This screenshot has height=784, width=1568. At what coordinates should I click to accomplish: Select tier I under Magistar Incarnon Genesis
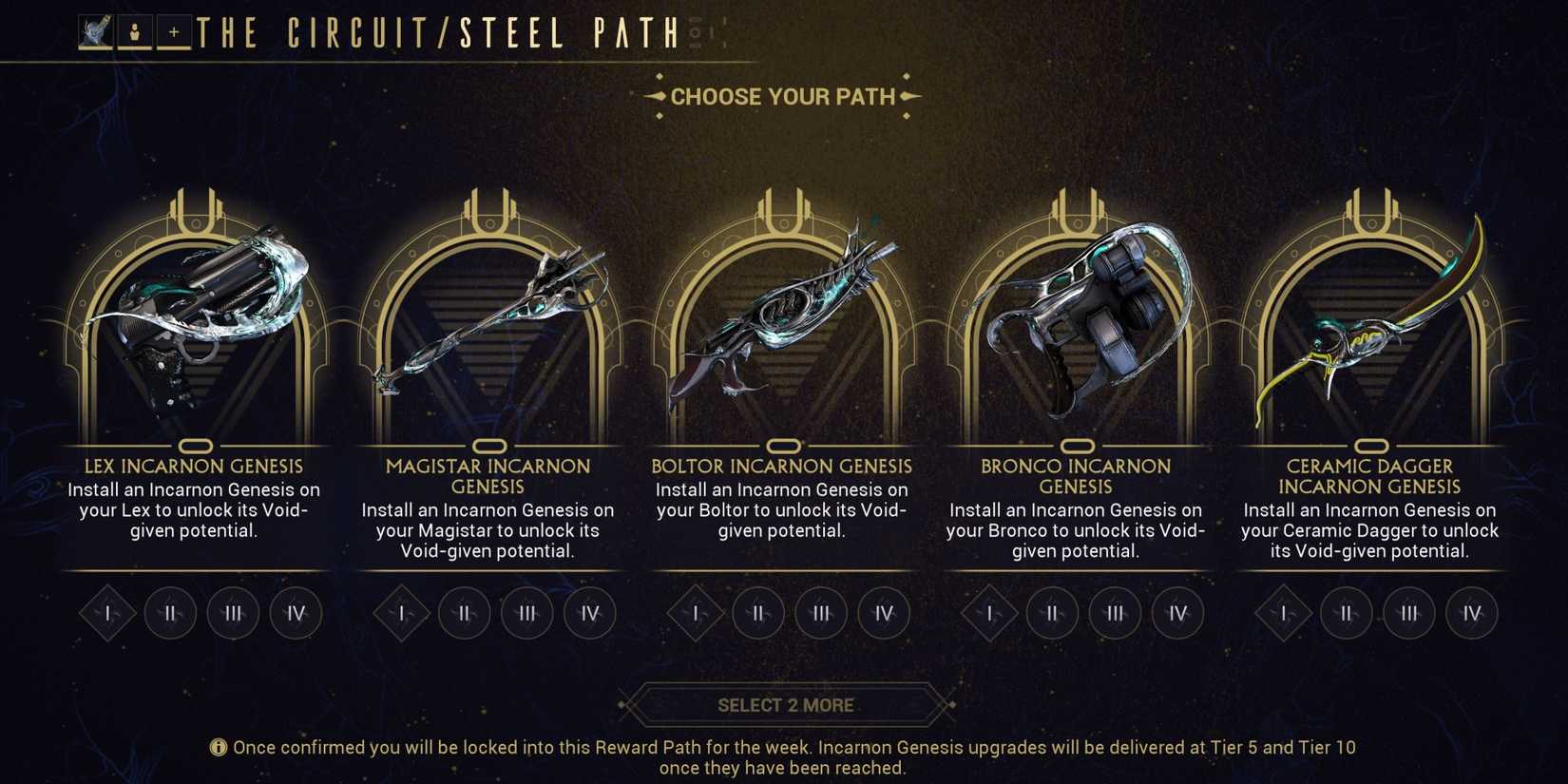pyautogui.click(x=400, y=613)
